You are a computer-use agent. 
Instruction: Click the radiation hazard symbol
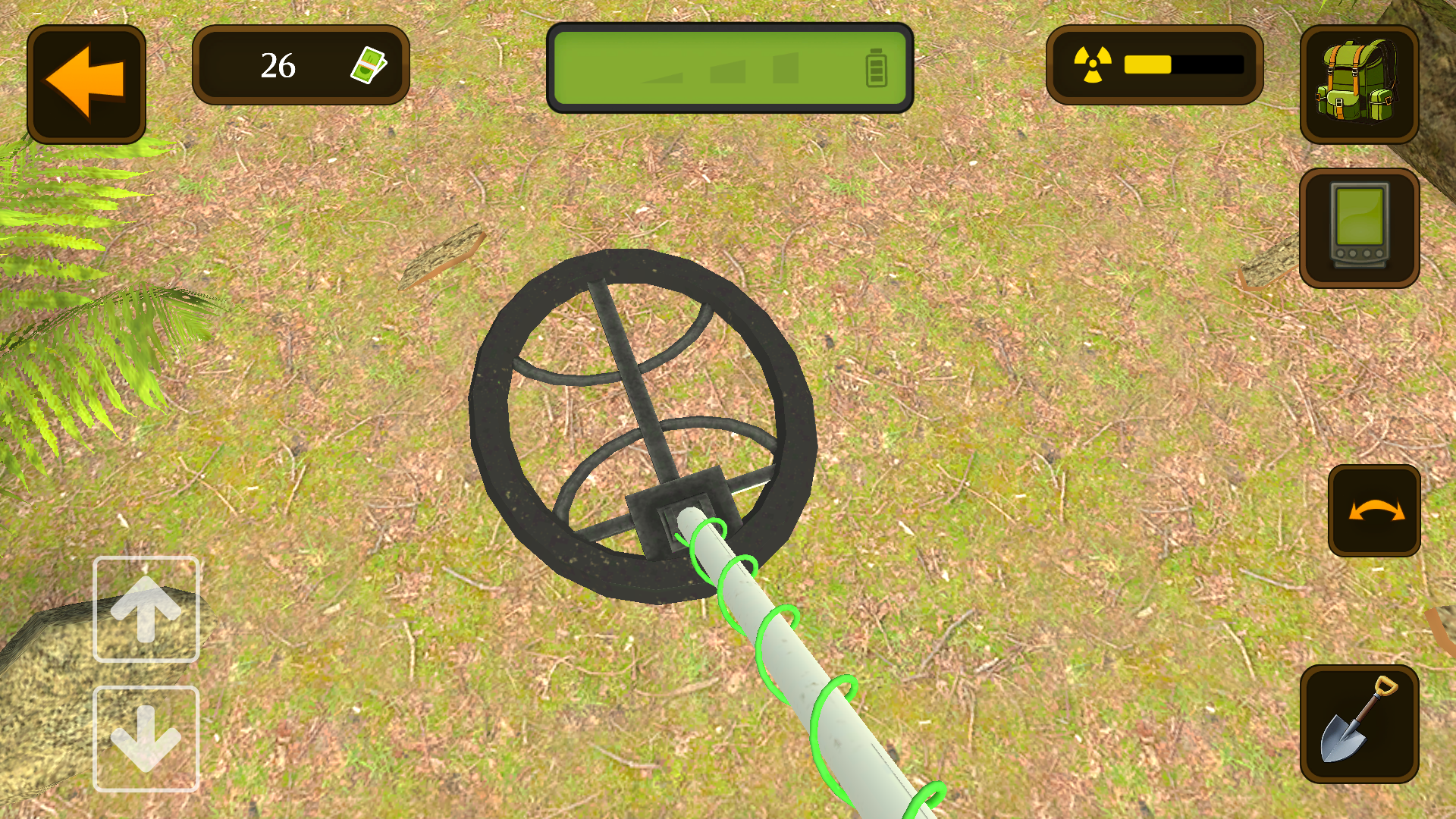click(x=1092, y=64)
